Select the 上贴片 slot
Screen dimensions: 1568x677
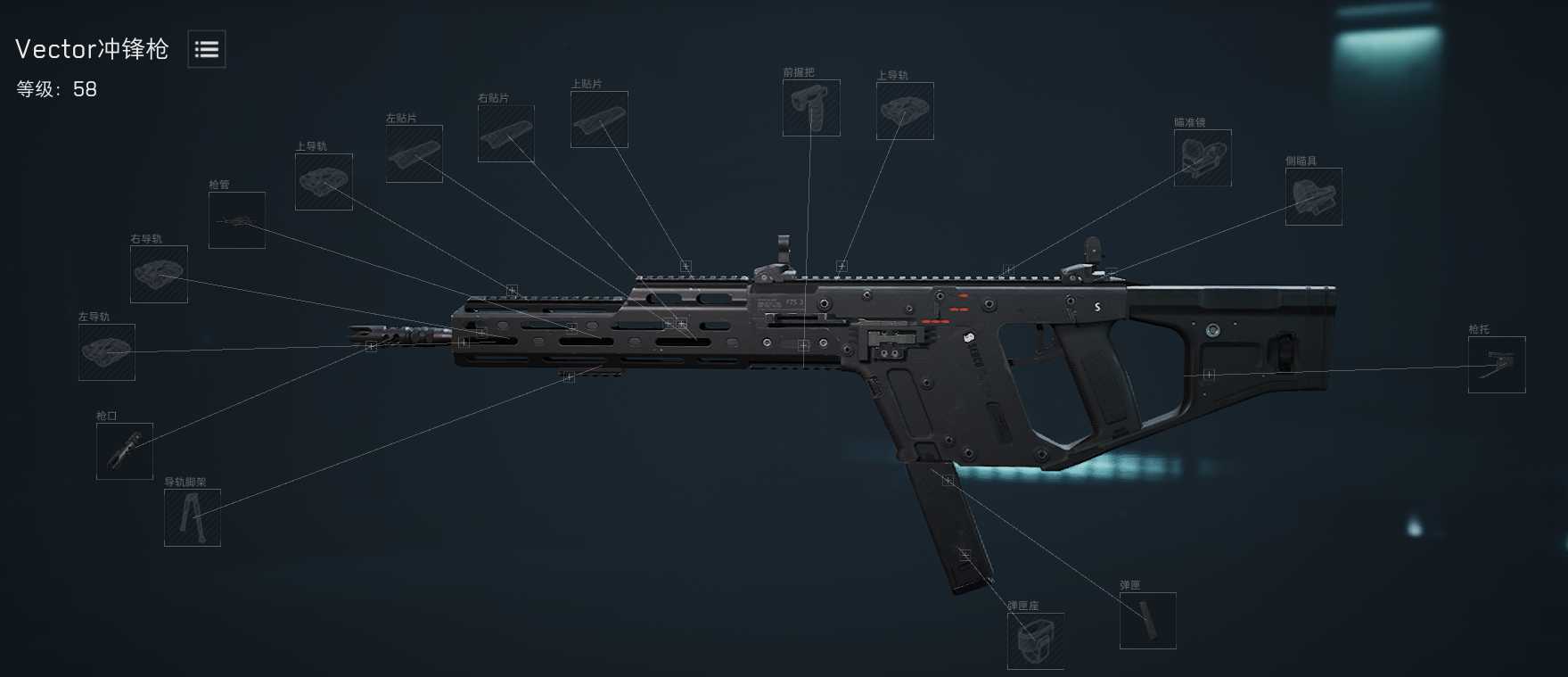click(x=599, y=120)
